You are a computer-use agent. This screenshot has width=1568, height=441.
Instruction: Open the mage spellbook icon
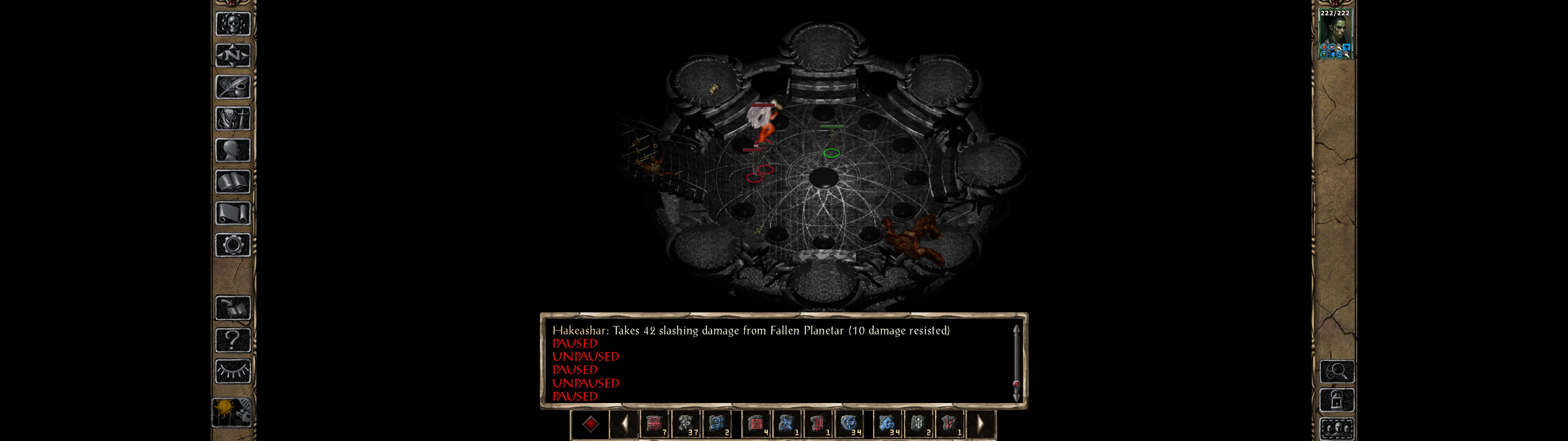(233, 182)
